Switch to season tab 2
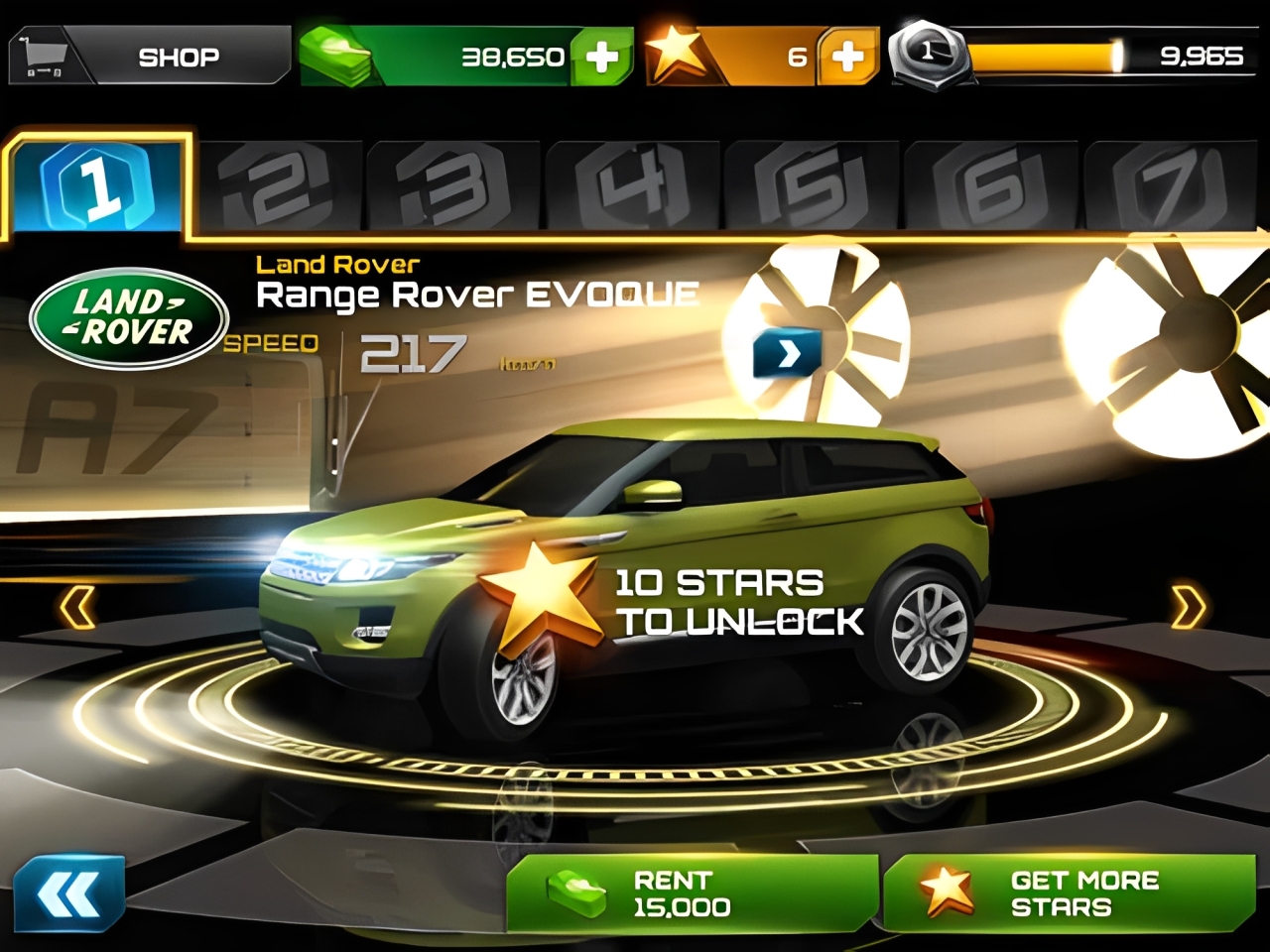 pyautogui.click(x=278, y=183)
